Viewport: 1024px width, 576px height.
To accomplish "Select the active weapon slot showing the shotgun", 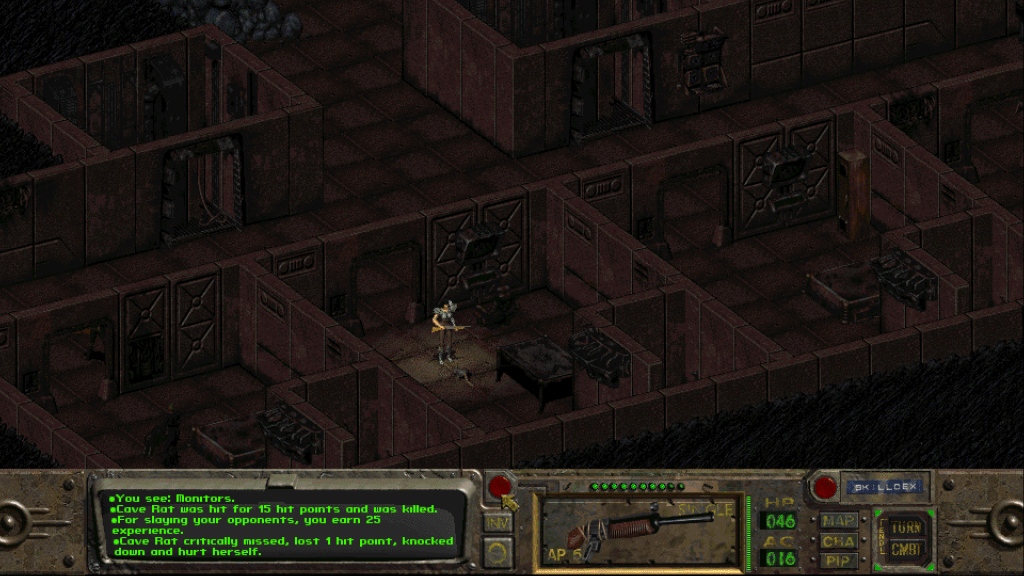I will (642, 529).
